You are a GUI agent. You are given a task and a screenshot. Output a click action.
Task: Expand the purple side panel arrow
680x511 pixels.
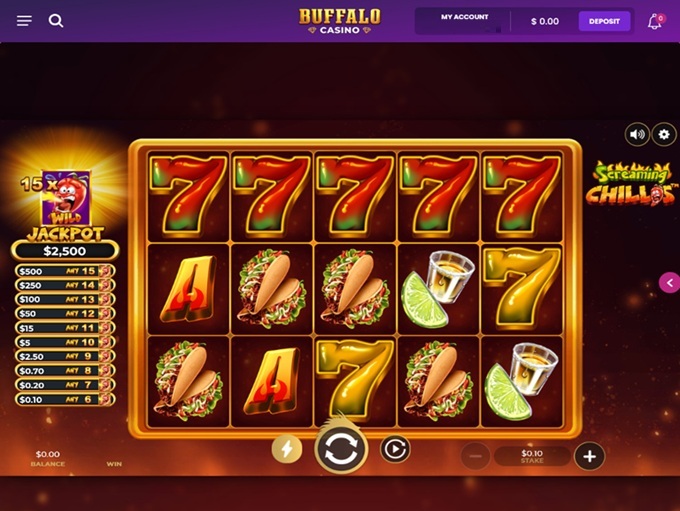[x=669, y=283]
